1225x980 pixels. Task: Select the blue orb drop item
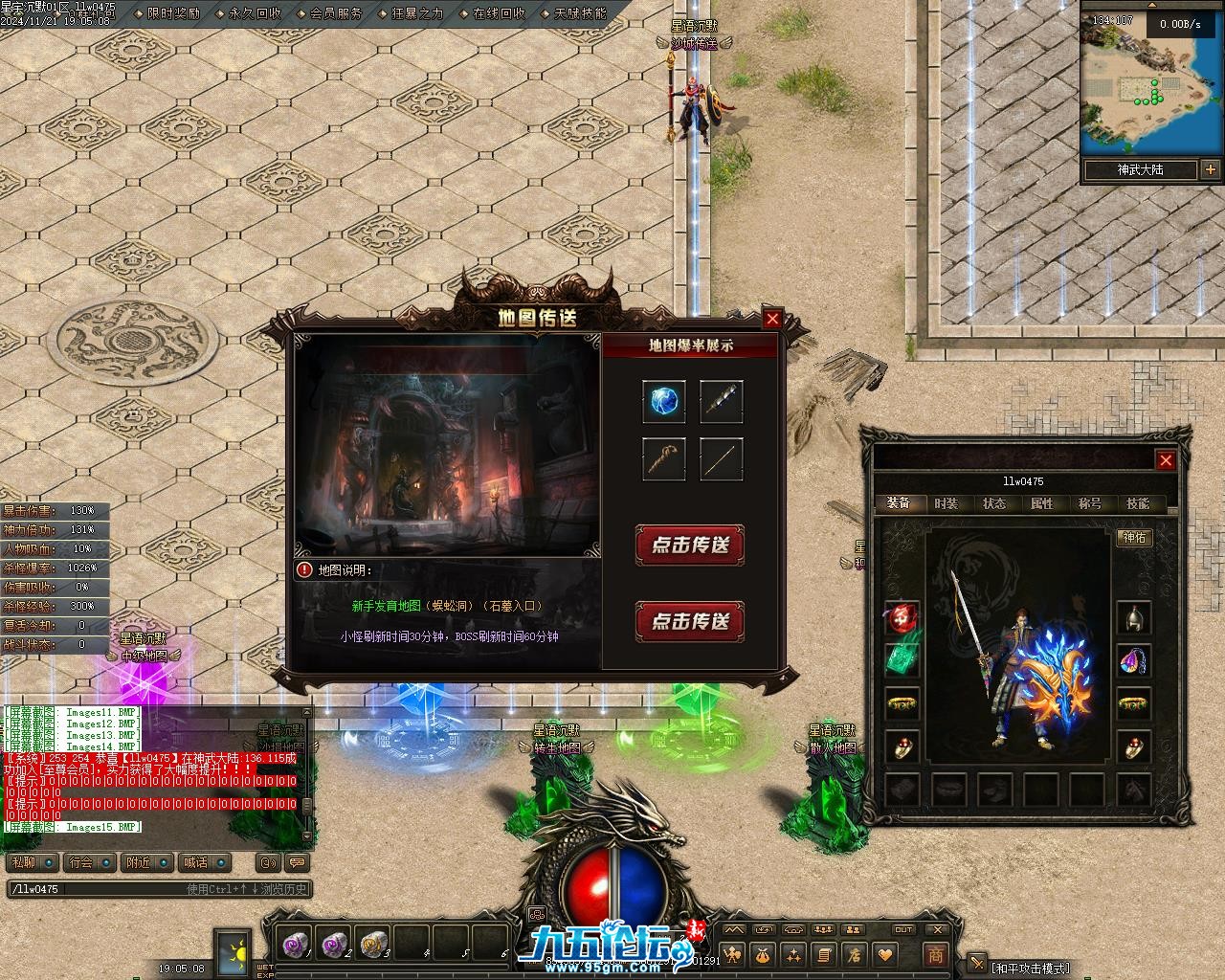click(x=663, y=402)
